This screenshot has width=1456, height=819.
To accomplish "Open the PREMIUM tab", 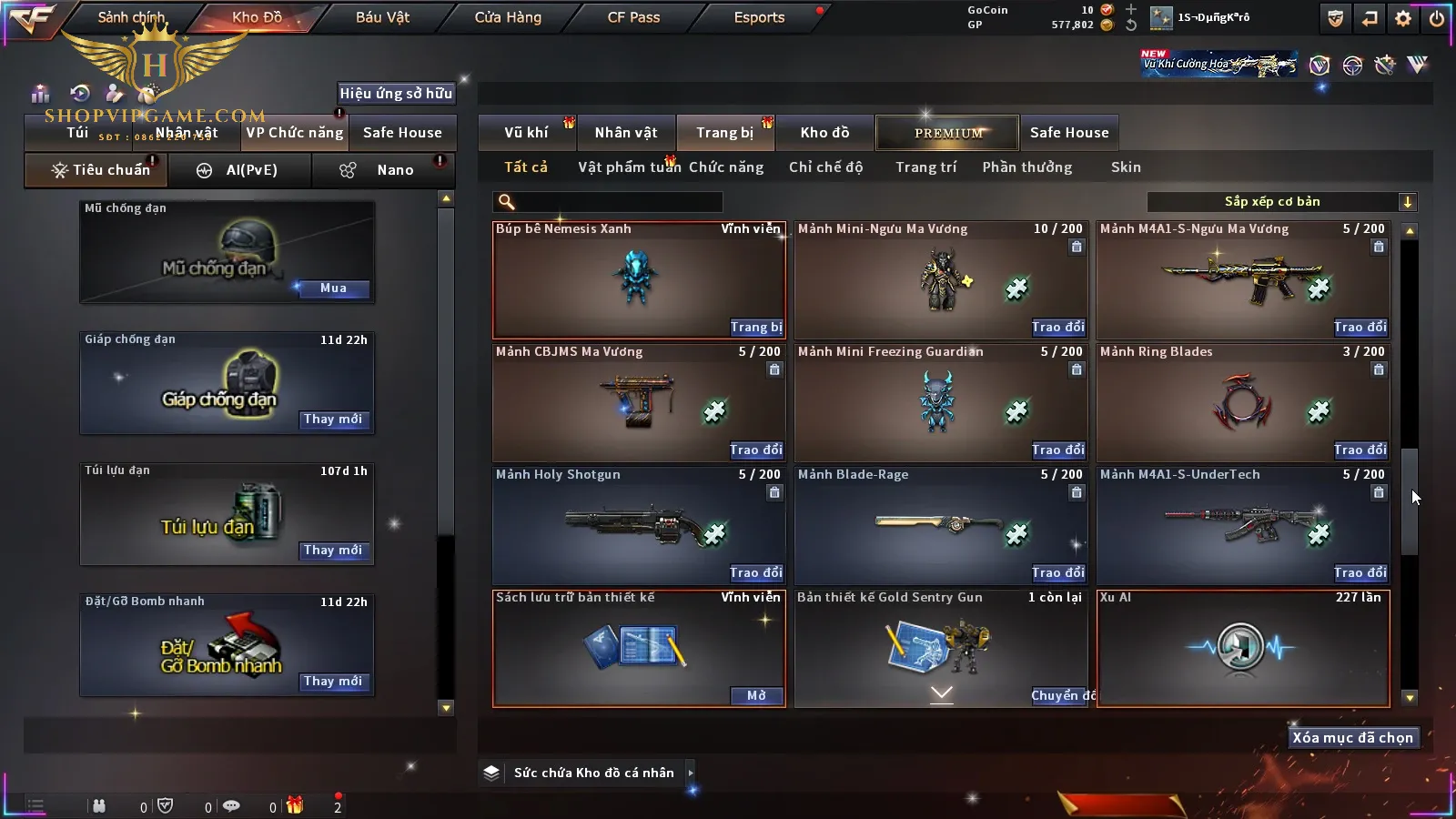I will pos(947,133).
